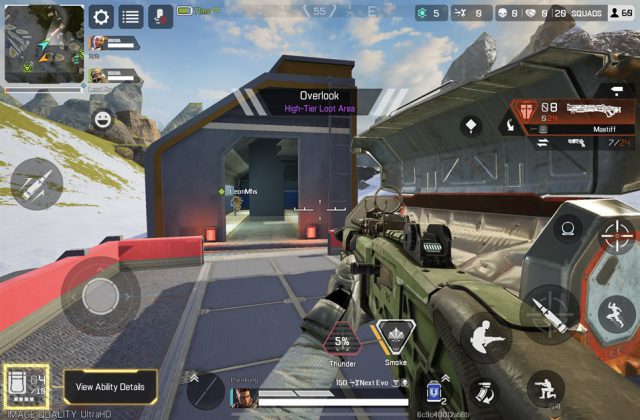The width and height of the screenshot is (640, 420).
Task: Toggle the muted microphone button
Action: click(159, 16)
